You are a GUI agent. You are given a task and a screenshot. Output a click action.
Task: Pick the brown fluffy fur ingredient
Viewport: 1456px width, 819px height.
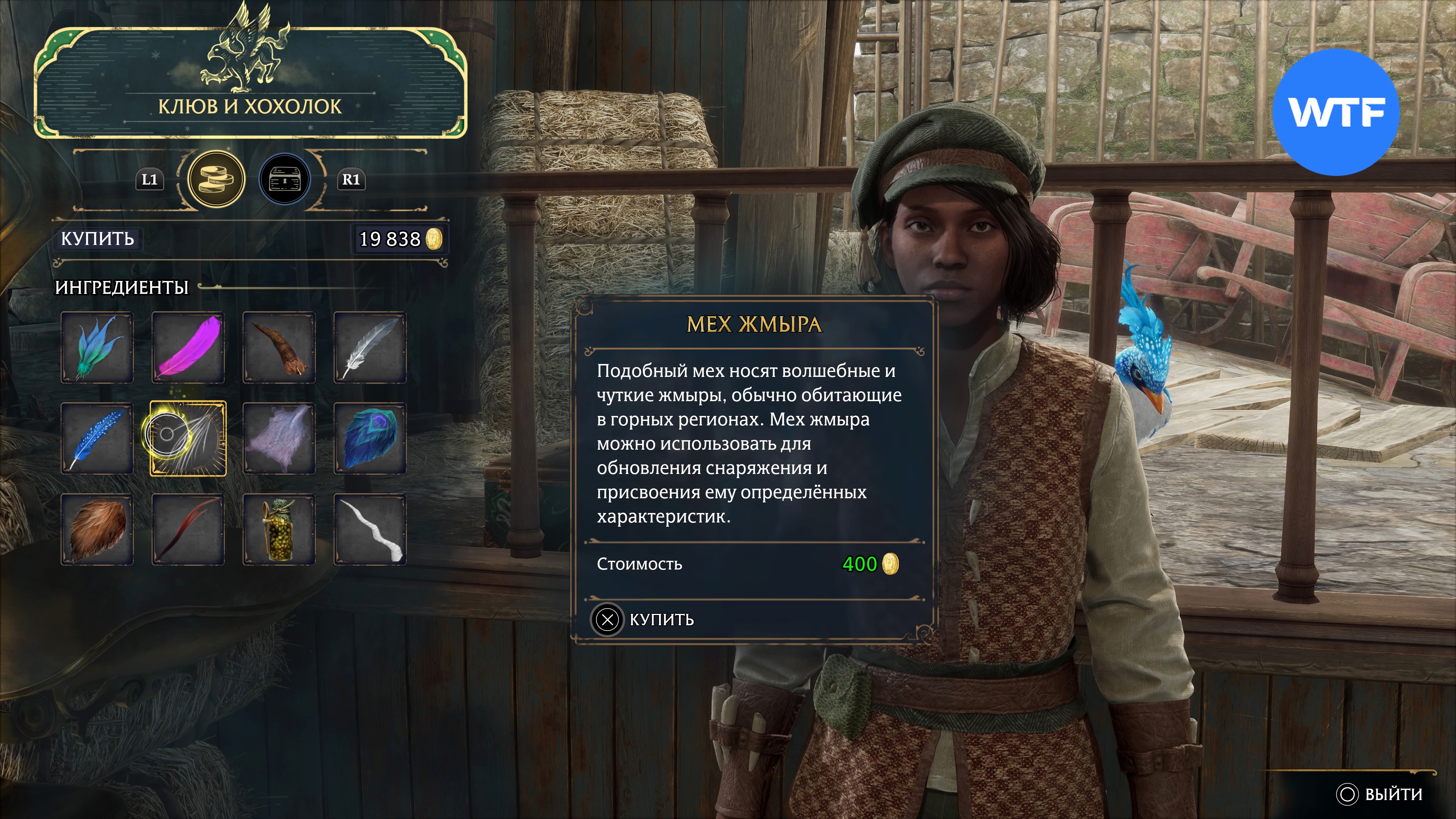[x=97, y=530]
